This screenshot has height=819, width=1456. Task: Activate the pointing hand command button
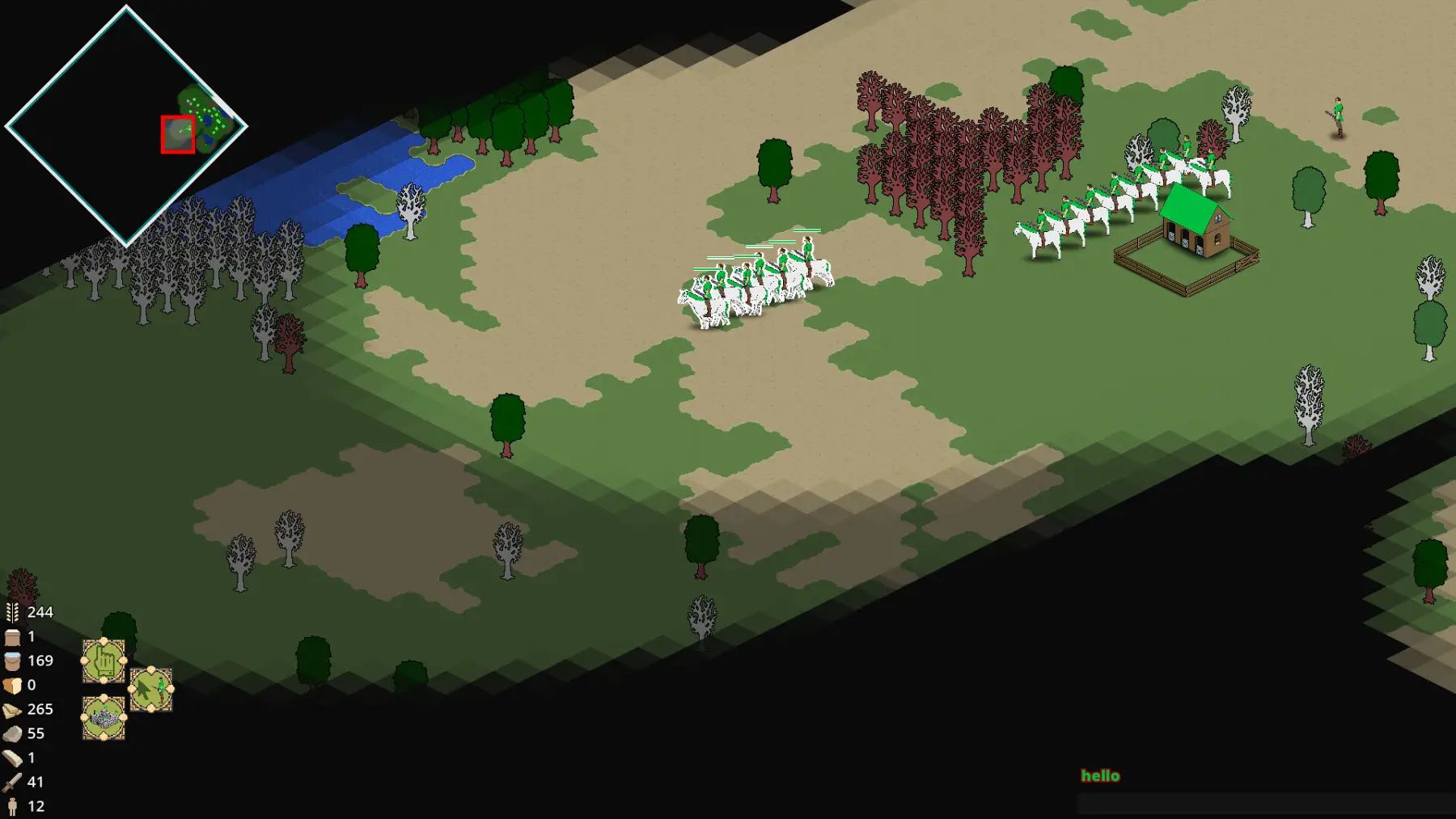104,661
